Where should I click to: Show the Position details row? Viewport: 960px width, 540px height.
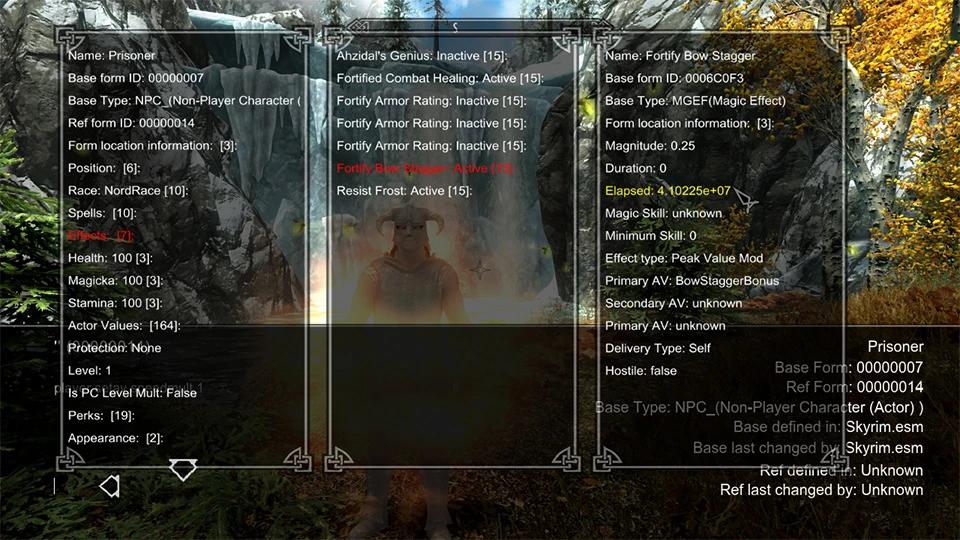pyautogui.click(x=104, y=168)
